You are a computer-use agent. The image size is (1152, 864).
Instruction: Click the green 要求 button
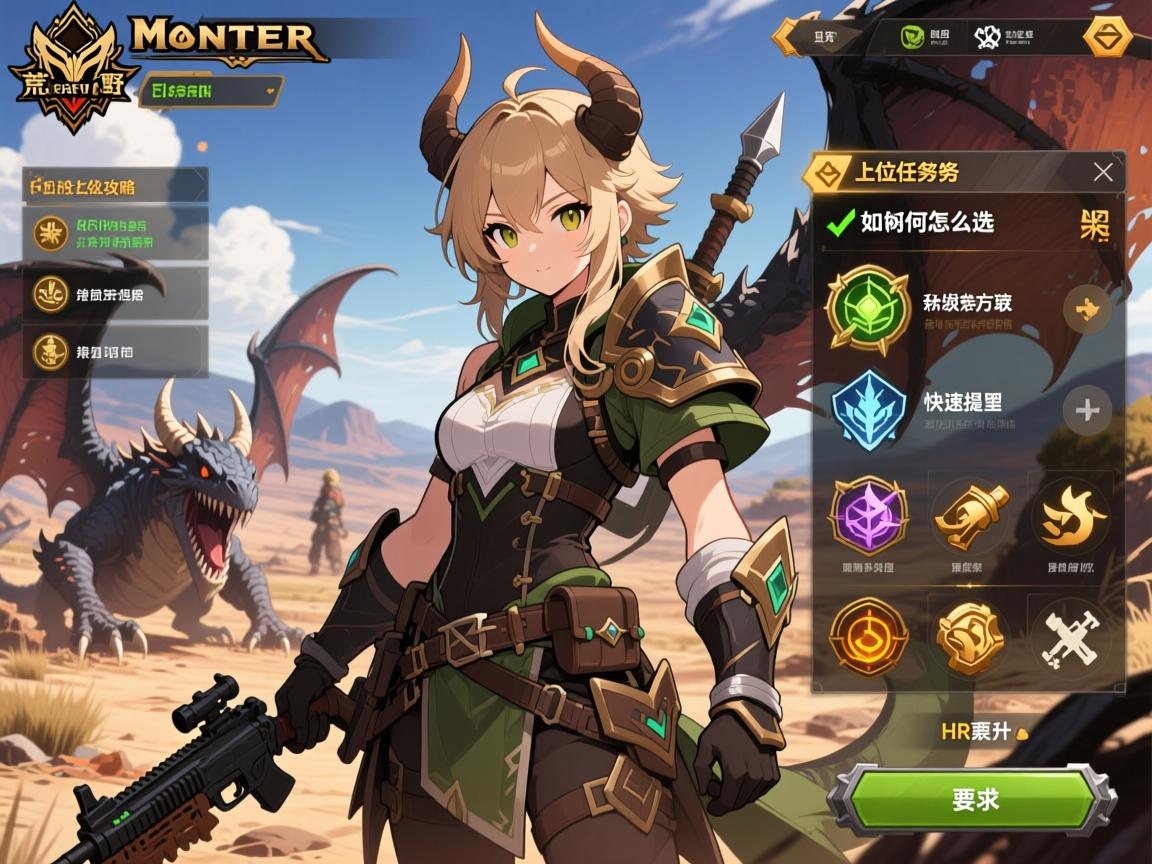[x=976, y=799]
